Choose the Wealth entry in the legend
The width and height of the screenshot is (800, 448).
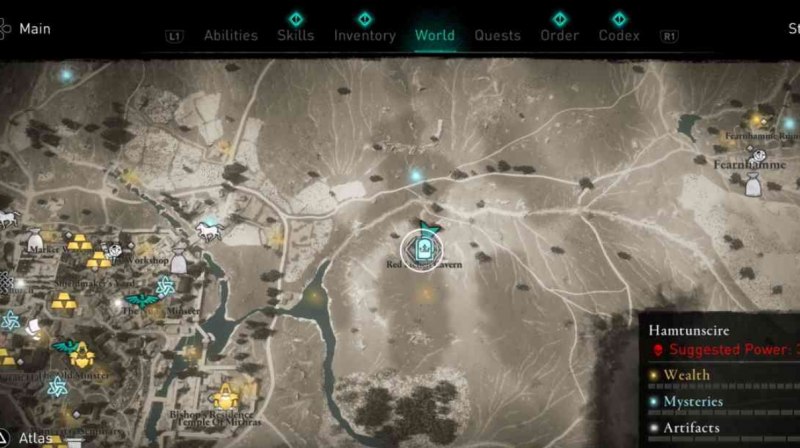tap(686, 375)
